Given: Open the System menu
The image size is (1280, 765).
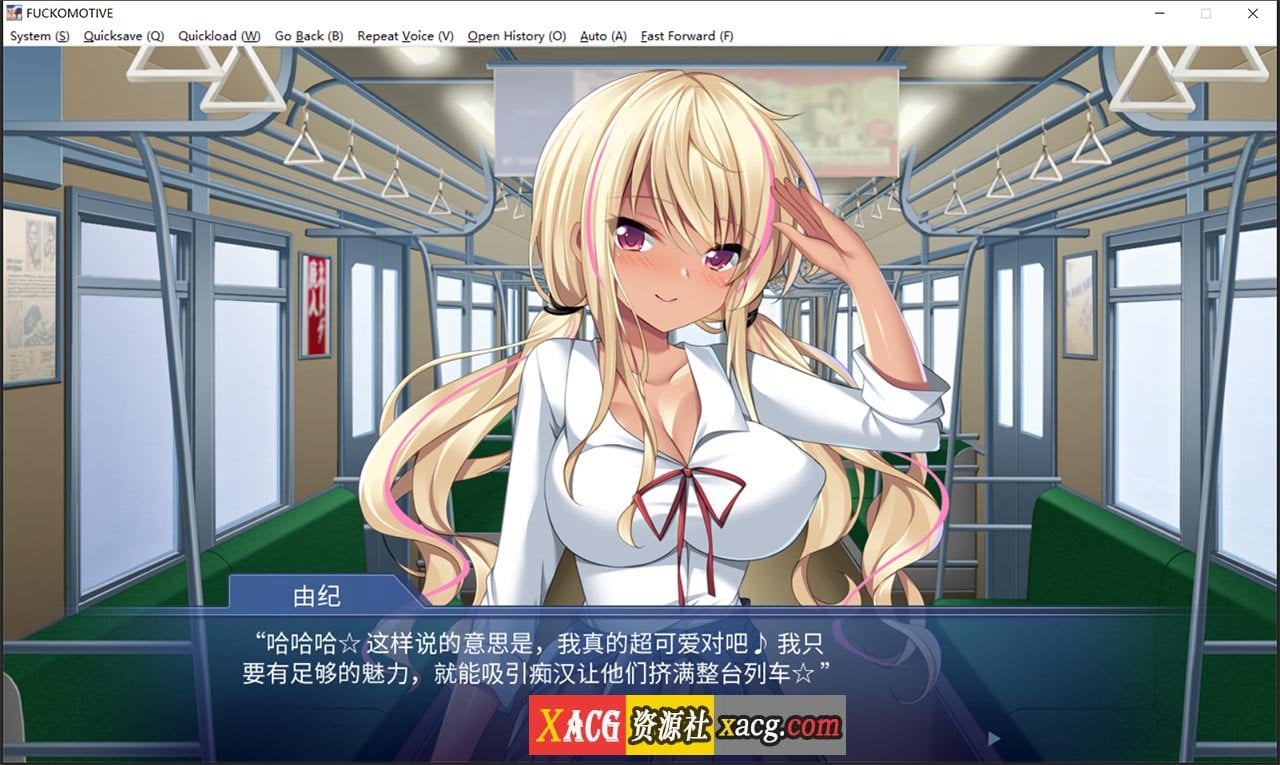Looking at the screenshot, I should point(38,36).
